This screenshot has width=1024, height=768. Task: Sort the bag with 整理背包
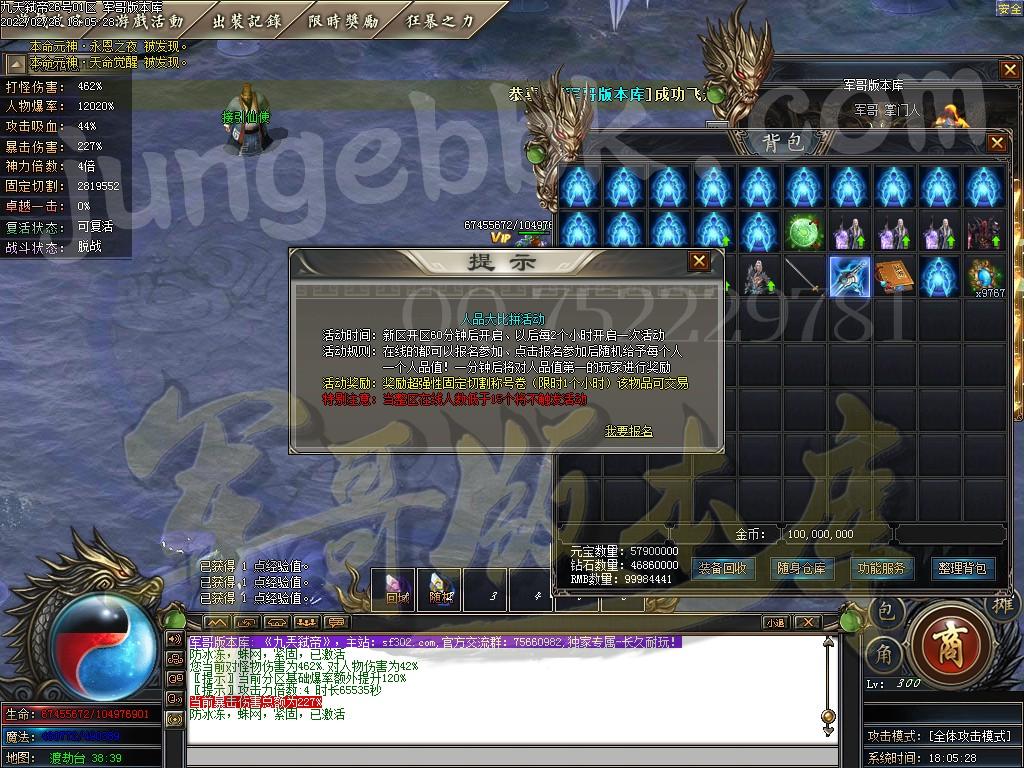(x=962, y=568)
